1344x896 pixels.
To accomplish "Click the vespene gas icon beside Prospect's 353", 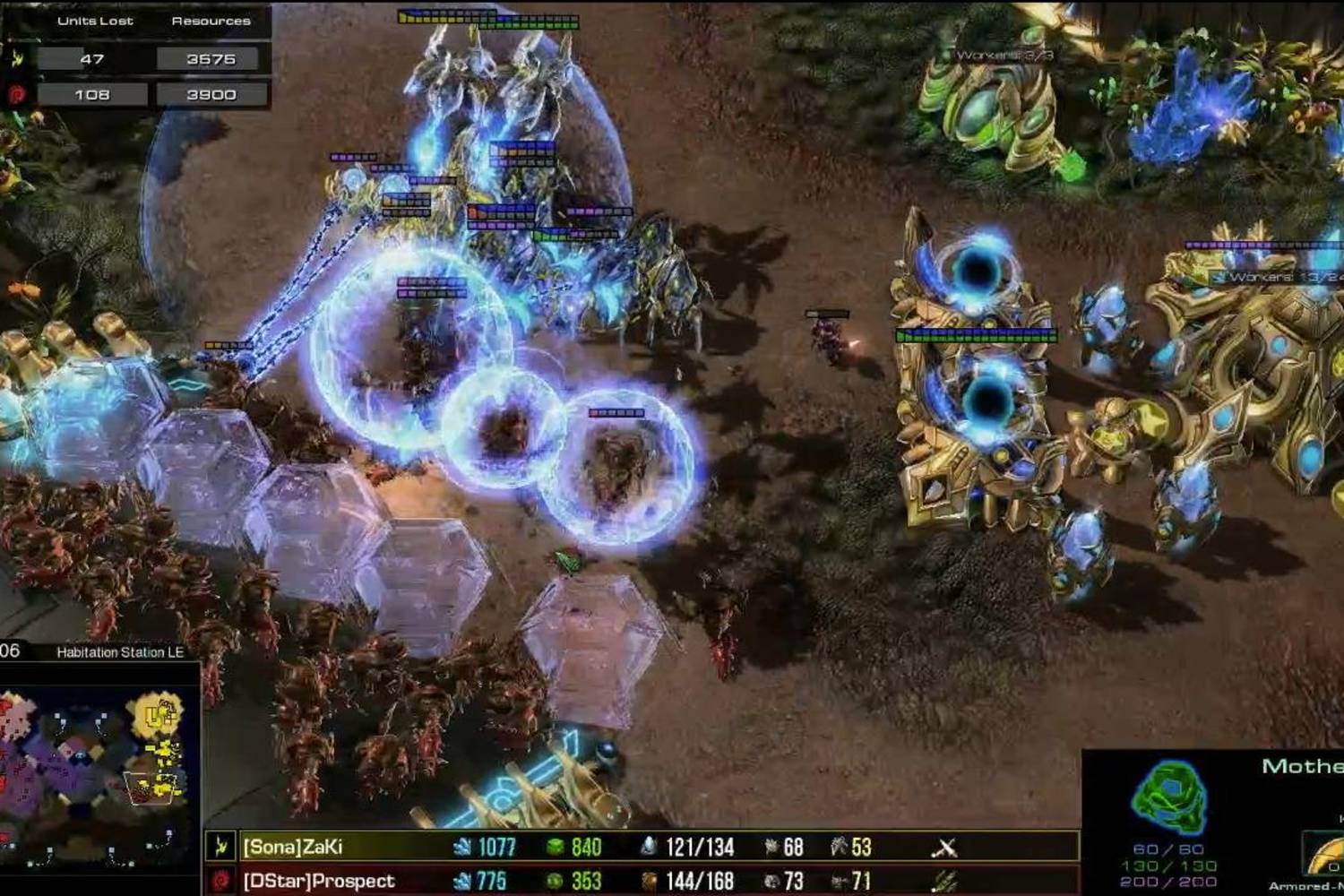I will click(x=556, y=878).
